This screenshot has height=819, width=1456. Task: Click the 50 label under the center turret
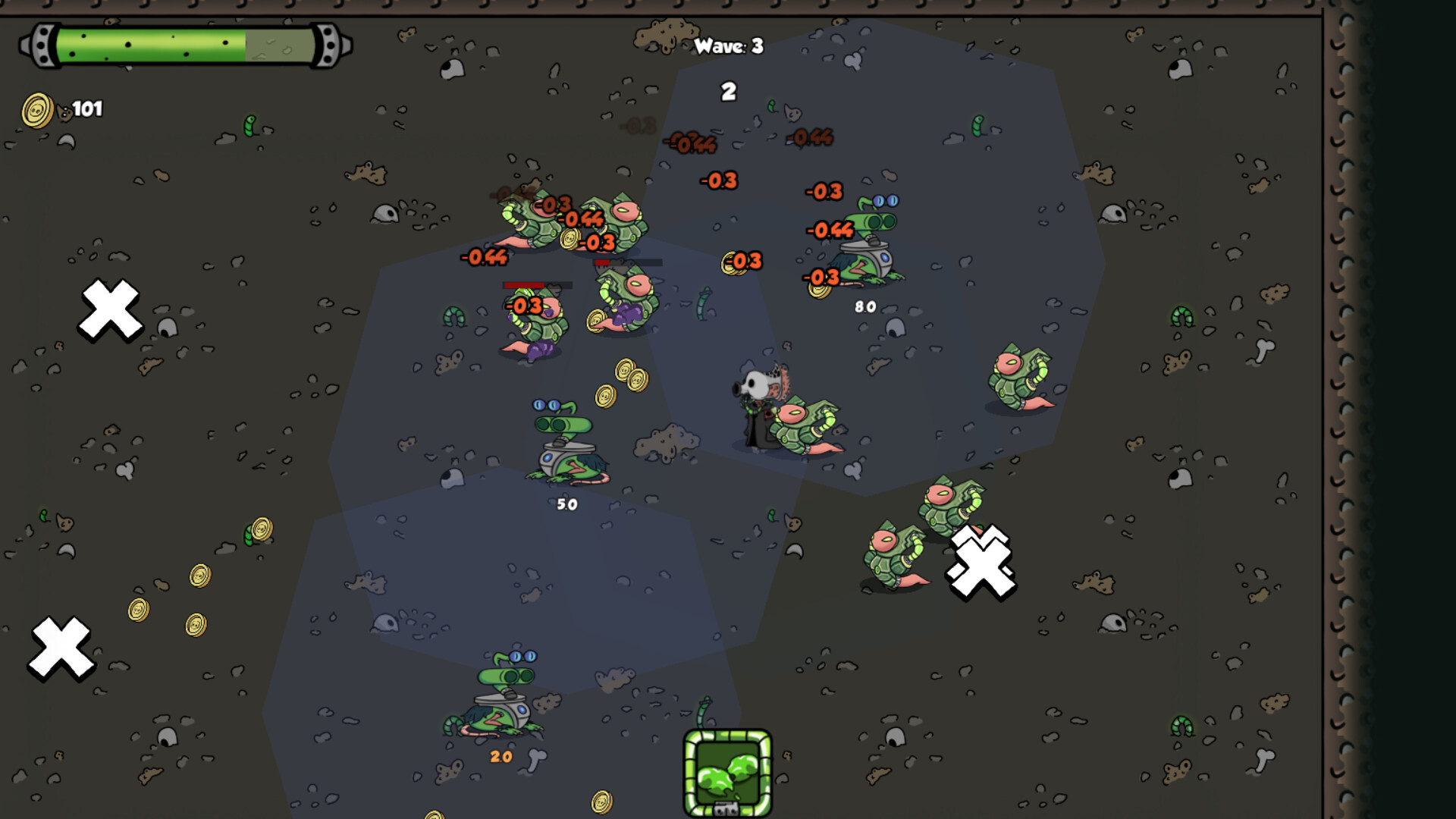coord(567,503)
